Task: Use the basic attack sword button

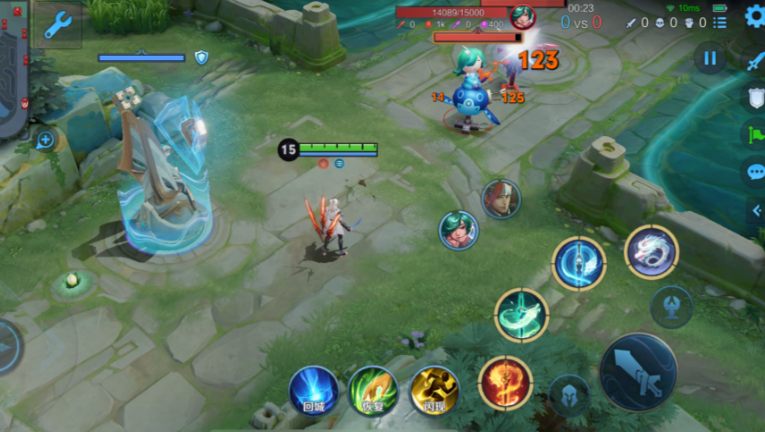Action: click(638, 371)
